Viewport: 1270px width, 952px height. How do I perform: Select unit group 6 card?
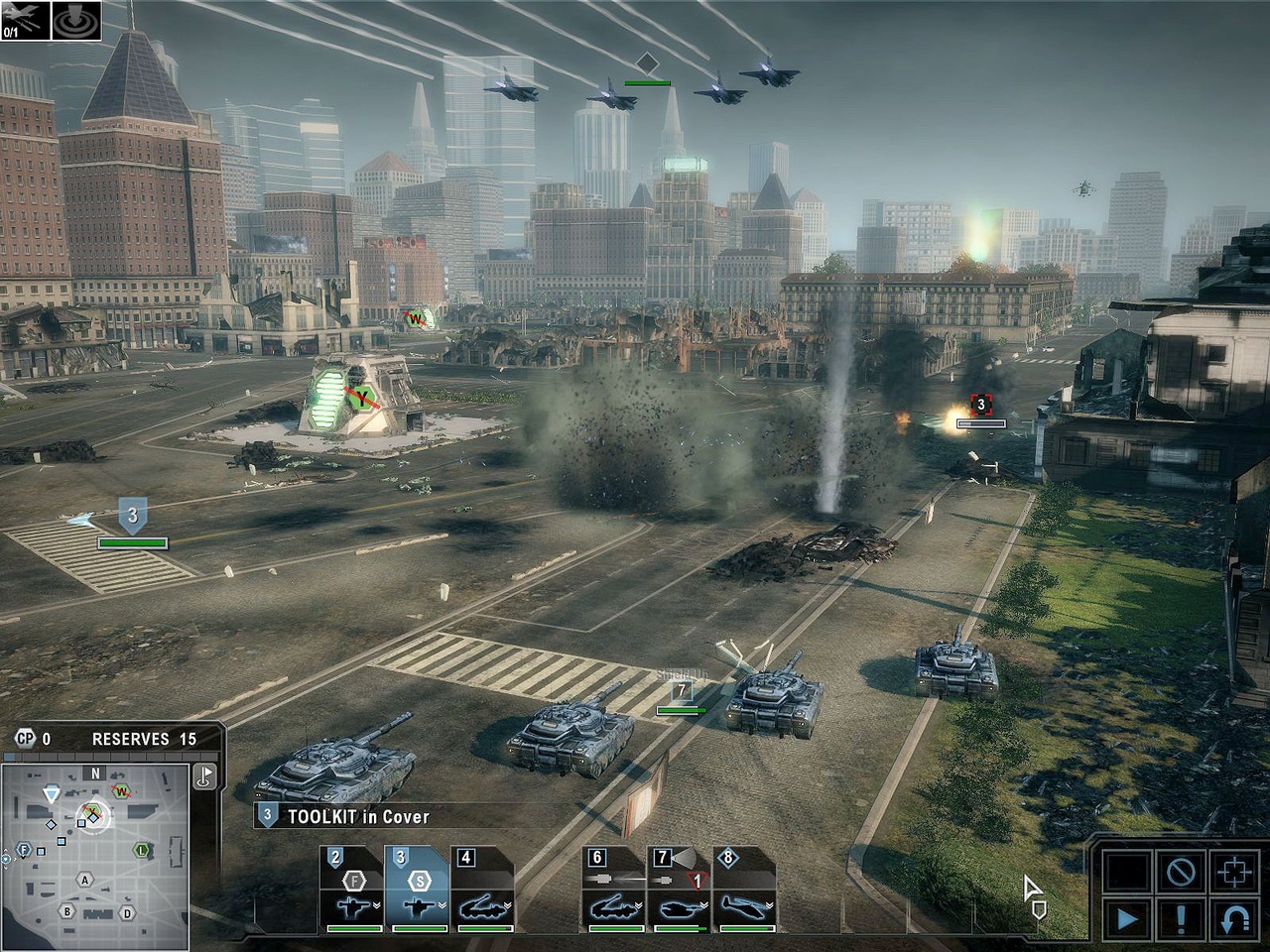(613, 890)
